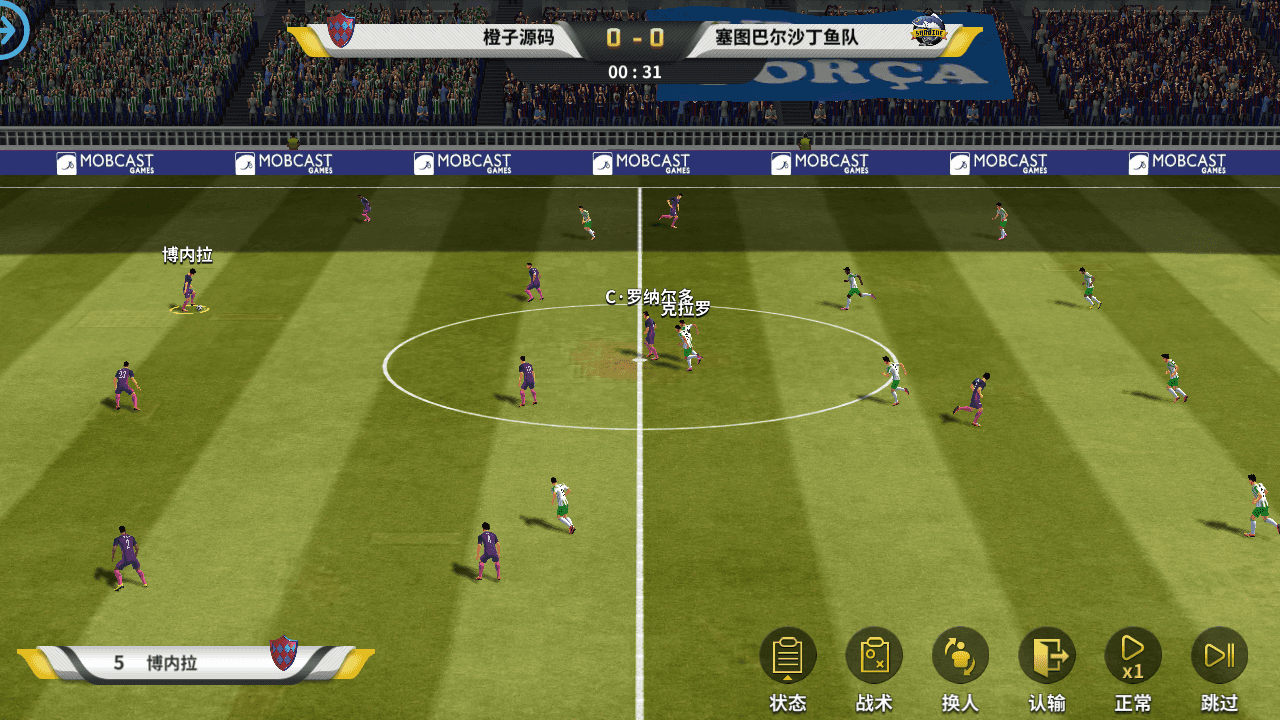Click the blue arrow icon in the corner
The image size is (1280, 720).
(x=12, y=28)
